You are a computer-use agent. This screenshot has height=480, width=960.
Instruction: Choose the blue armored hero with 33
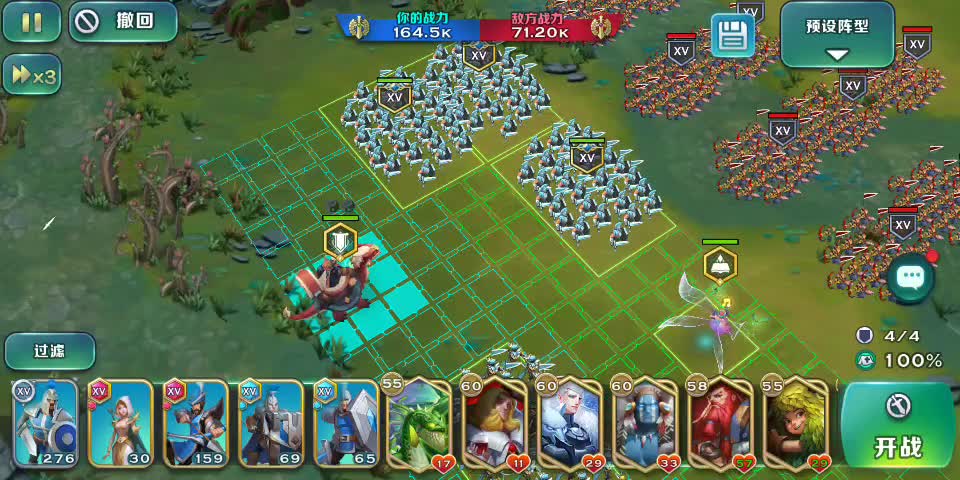[645, 425]
